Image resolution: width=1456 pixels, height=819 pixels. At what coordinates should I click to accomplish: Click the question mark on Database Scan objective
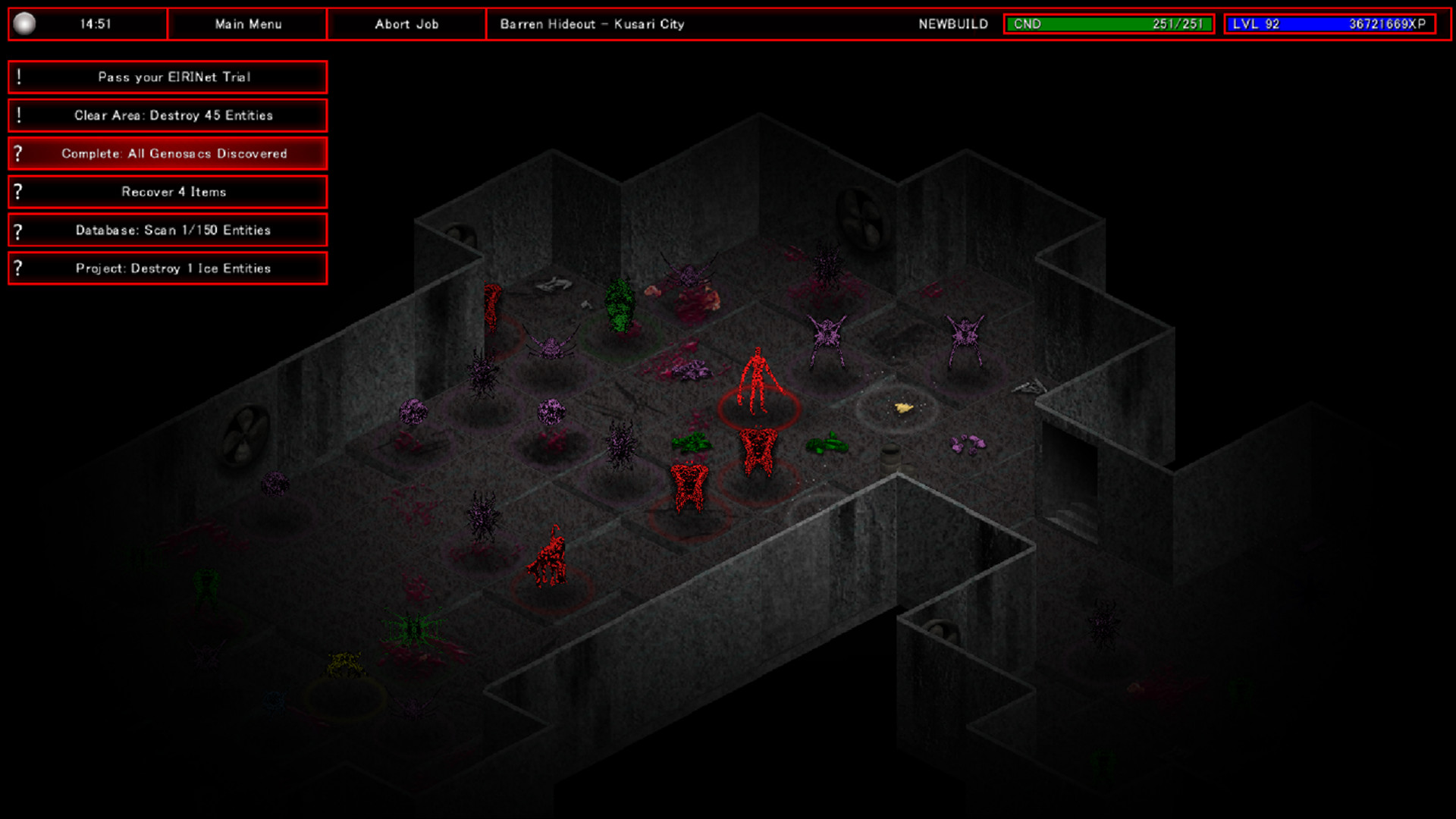pos(19,230)
